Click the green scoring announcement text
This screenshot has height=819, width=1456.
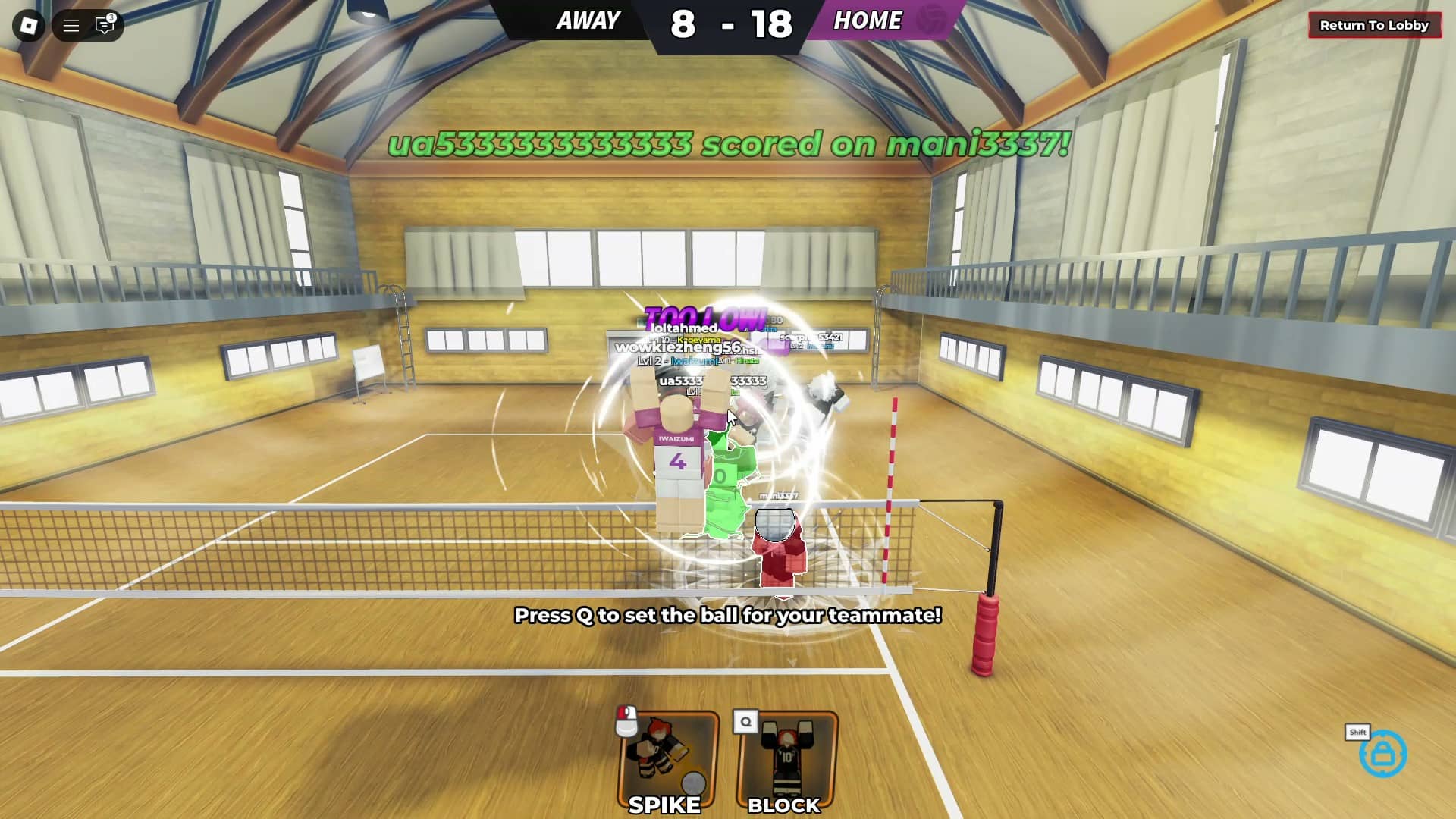(726, 144)
